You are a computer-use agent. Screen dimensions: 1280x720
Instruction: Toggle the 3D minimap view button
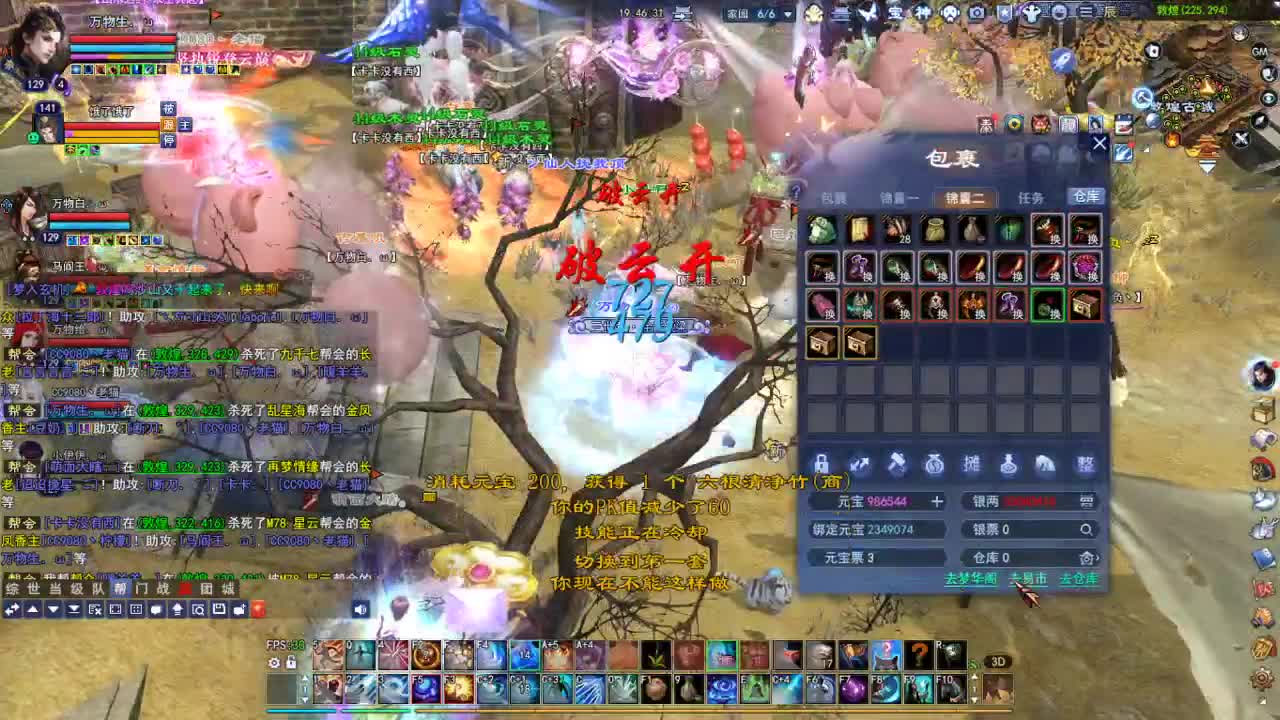point(999,661)
